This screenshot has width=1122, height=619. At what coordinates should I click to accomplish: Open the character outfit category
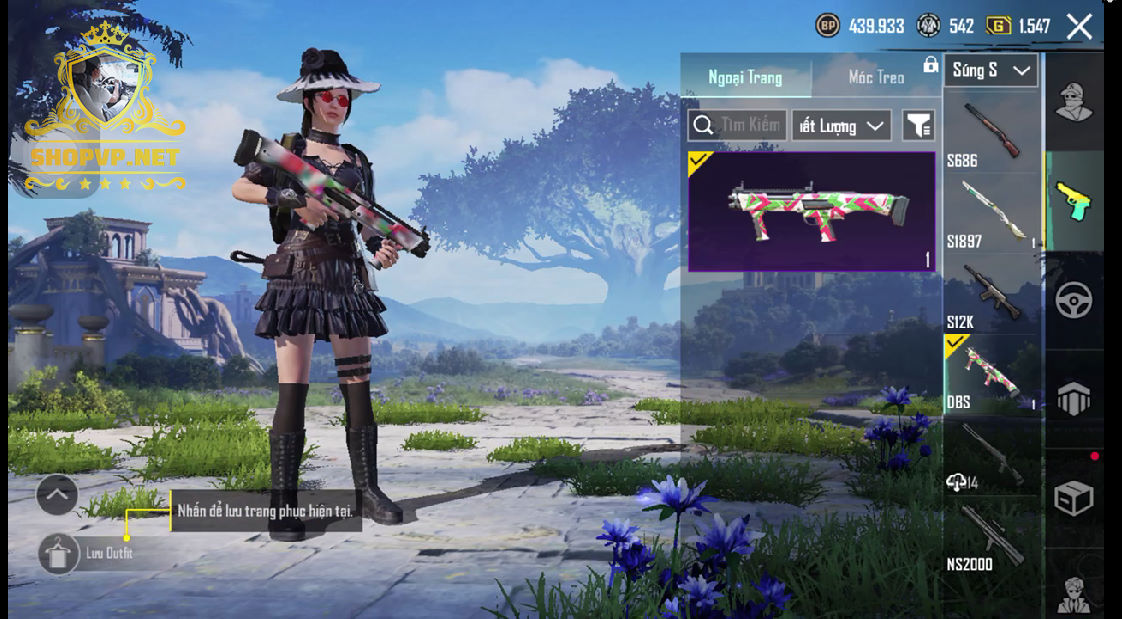(x=1074, y=100)
